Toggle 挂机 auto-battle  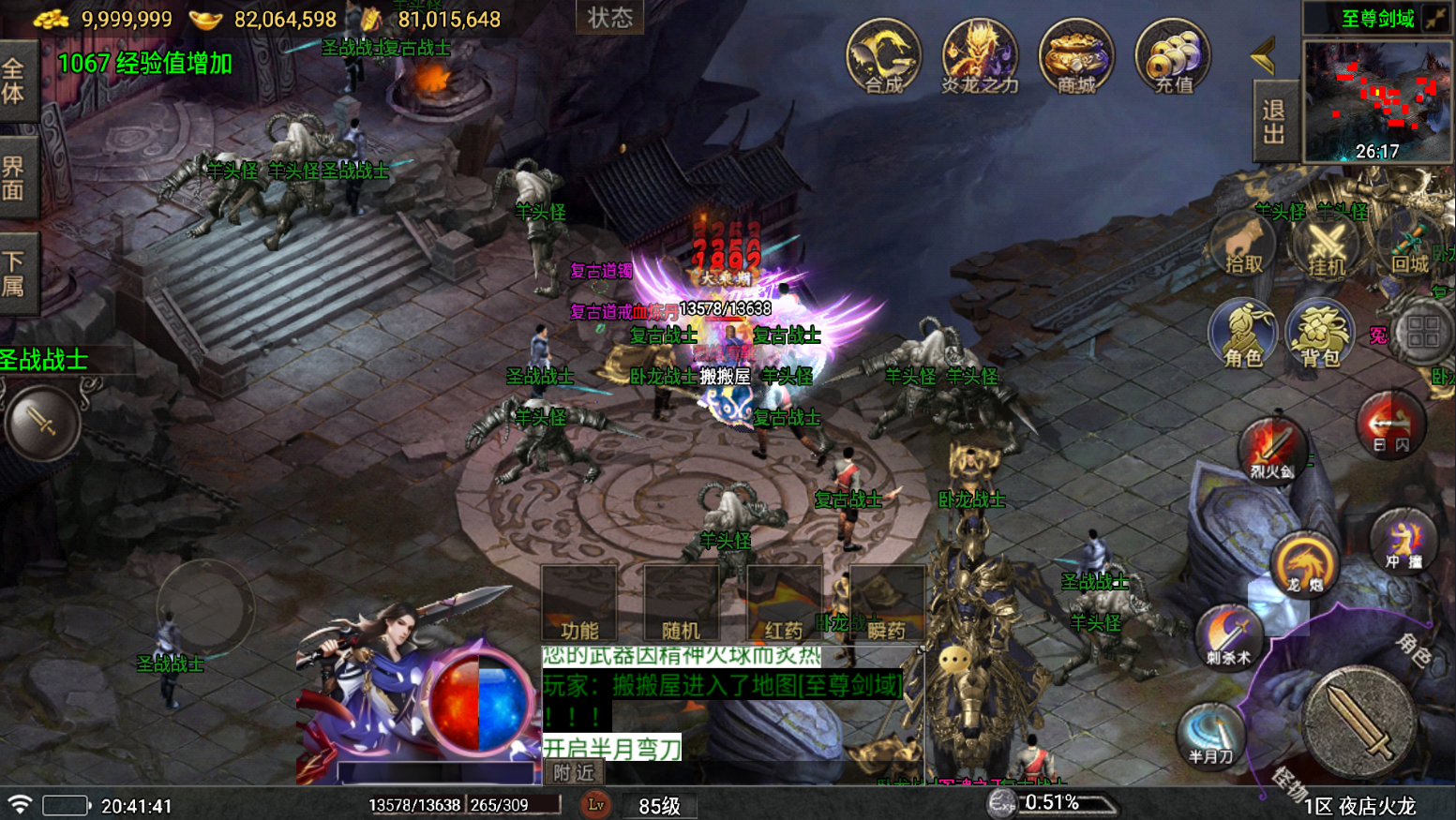click(1327, 247)
